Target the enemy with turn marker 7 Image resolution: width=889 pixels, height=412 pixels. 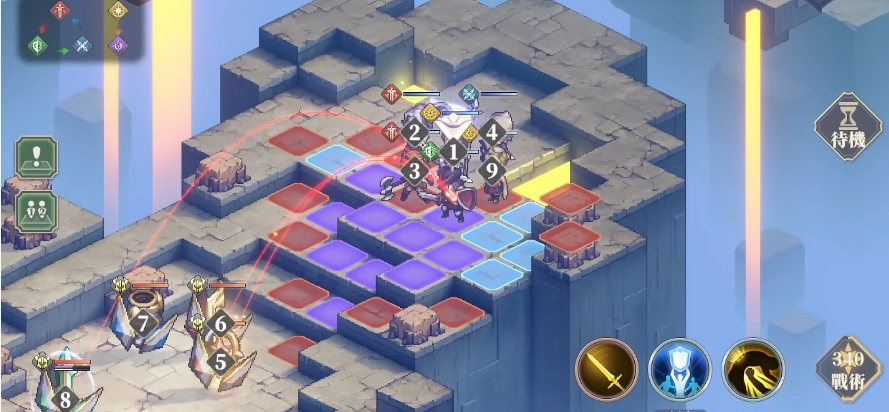(143, 323)
